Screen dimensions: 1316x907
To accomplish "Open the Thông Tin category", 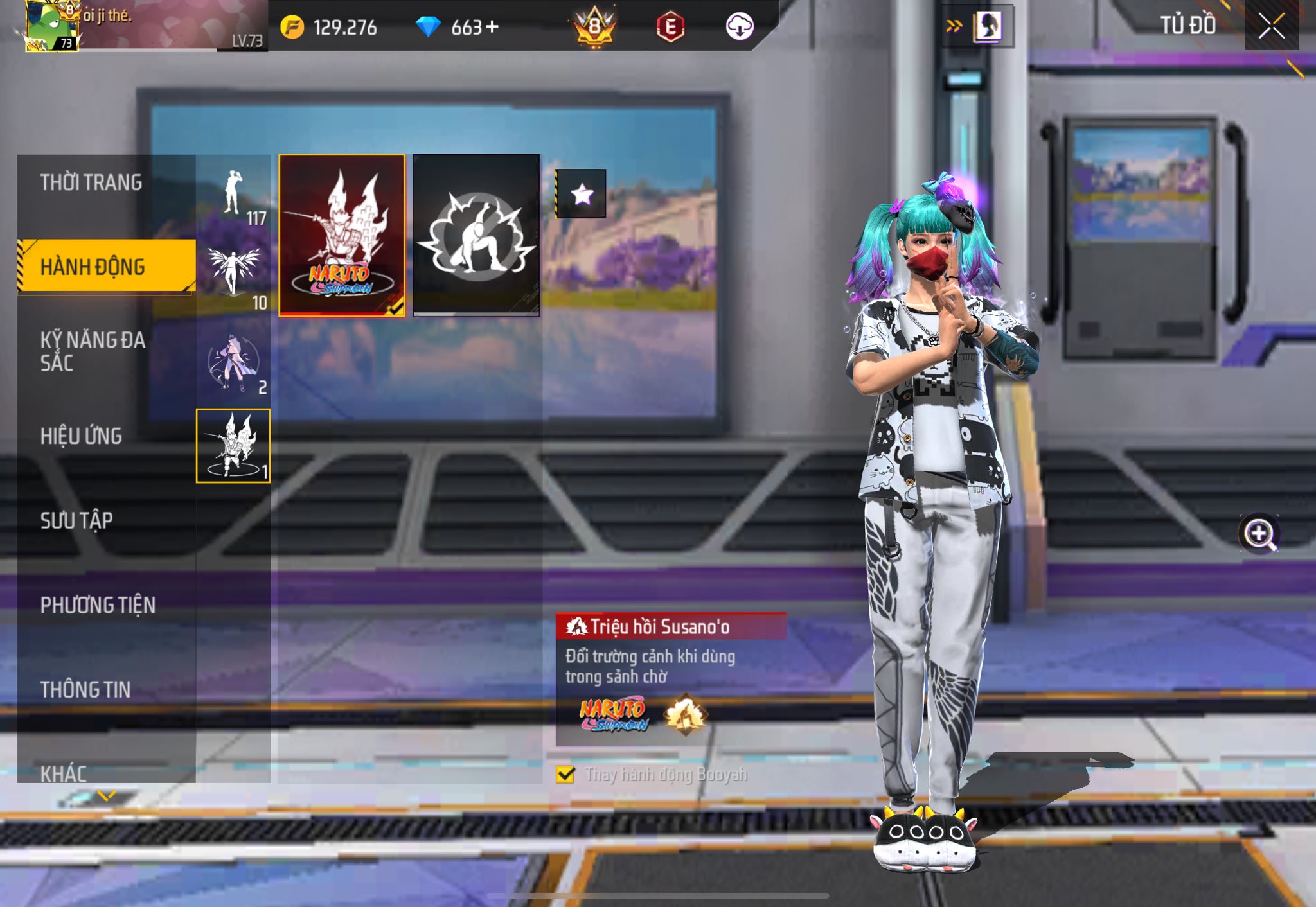I will pyautogui.click(x=85, y=690).
